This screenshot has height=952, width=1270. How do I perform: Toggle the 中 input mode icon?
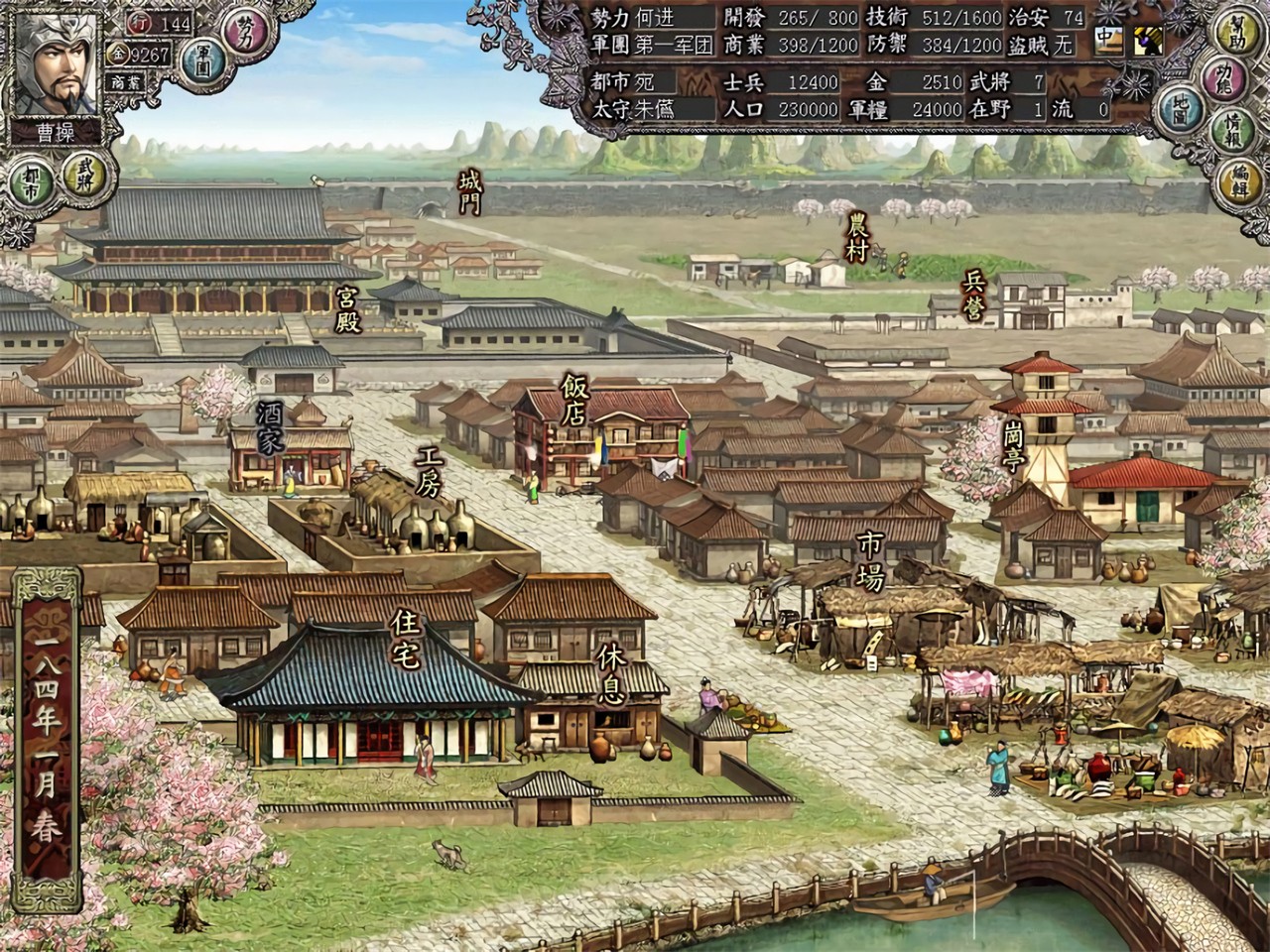(x=1105, y=40)
